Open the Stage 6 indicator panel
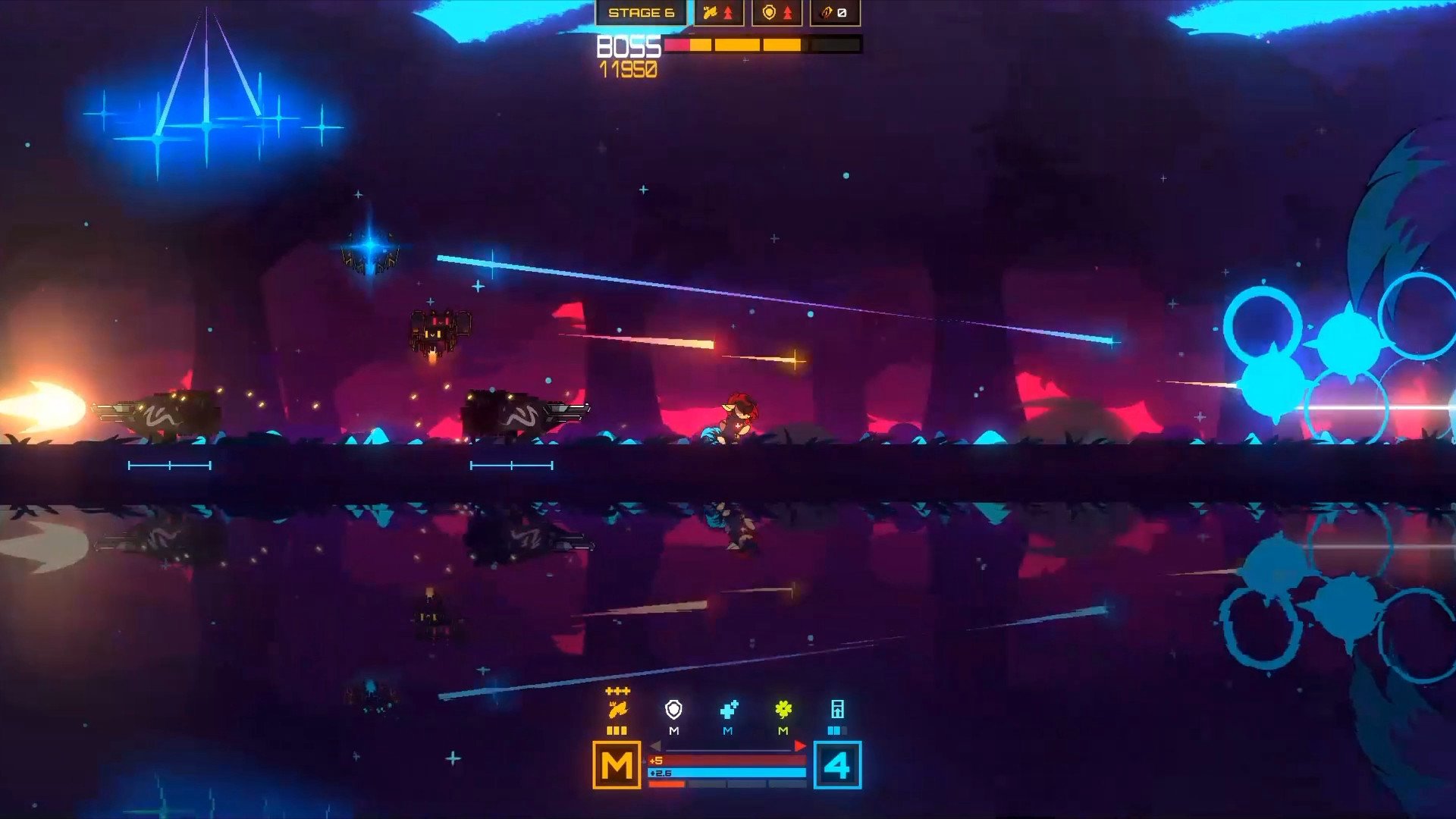Screen dimensions: 1456x819 (641, 13)
